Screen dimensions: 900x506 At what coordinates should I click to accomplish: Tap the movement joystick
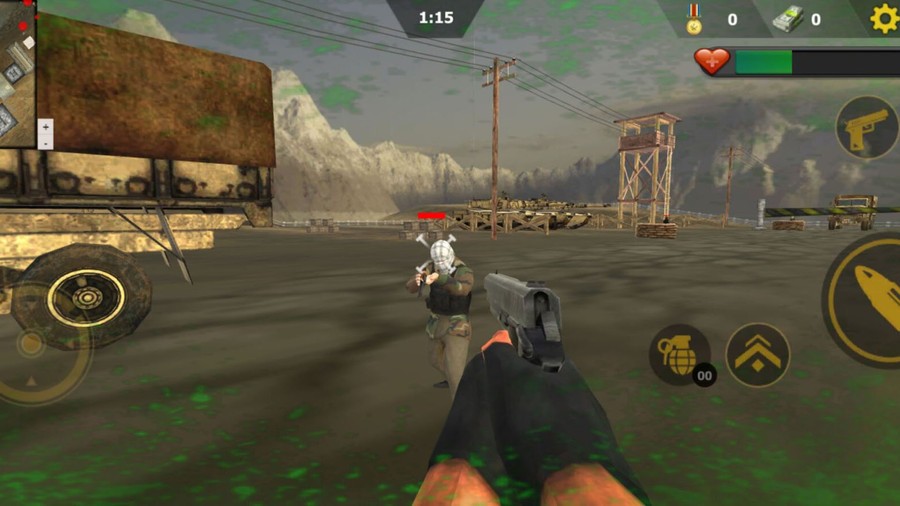click(x=32, y=344)
